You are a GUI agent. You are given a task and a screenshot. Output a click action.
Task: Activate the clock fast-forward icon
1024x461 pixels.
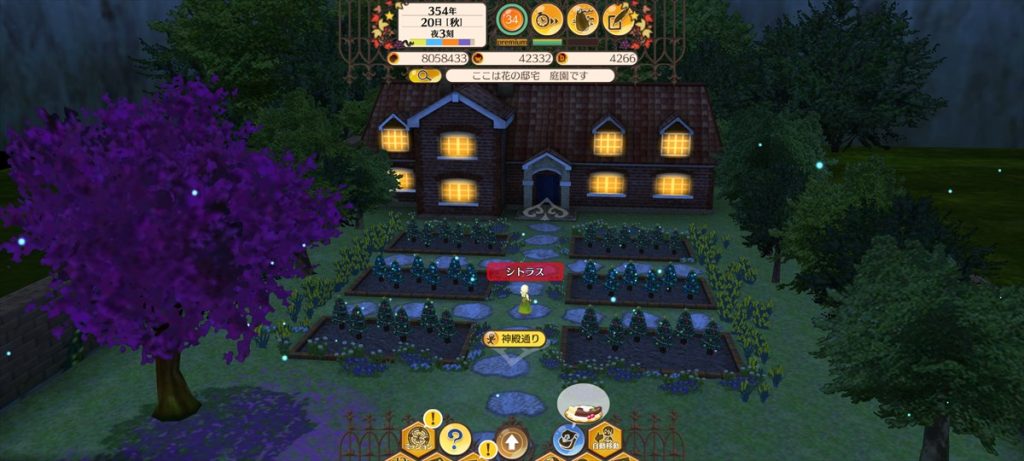[x=547, y=18]
